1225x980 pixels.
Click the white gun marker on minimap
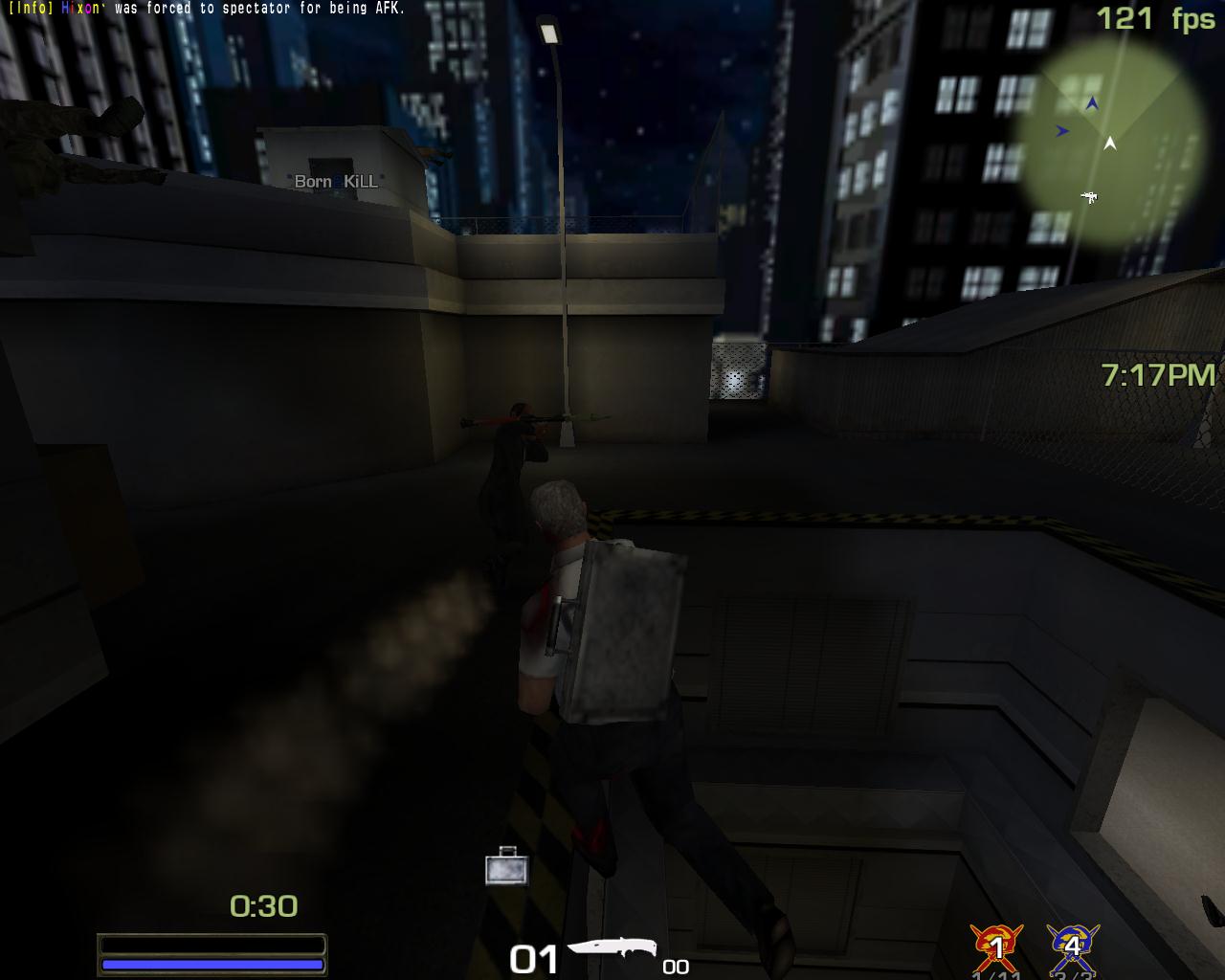tap(1088, 197)
